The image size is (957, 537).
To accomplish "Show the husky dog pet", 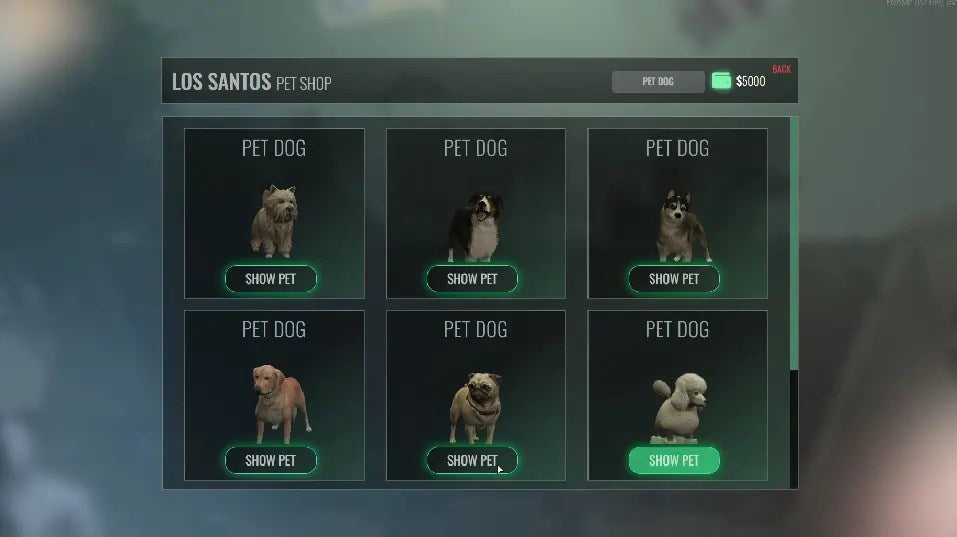I will click(x=674, y=279).
